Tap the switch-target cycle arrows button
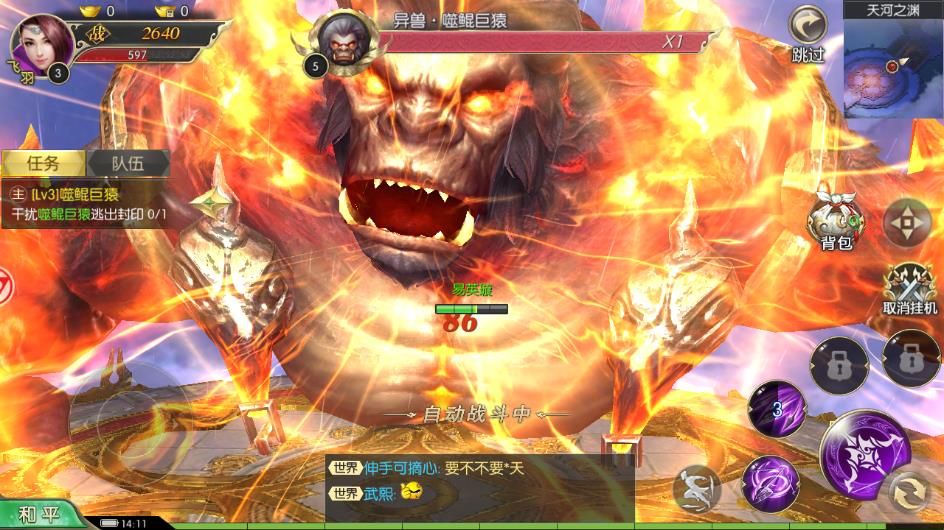Image resolution: width=944 pixels, height=530 pixels. coord(910,491)
